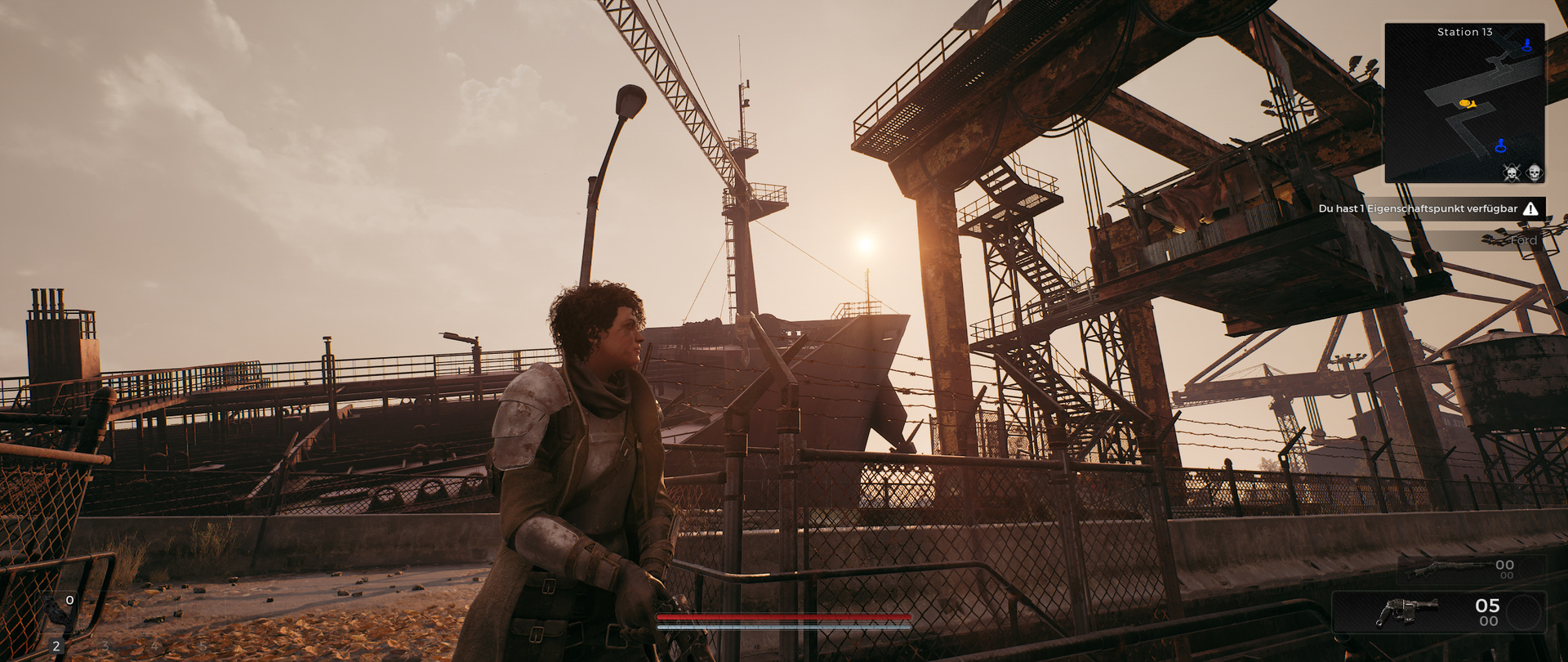
Task: Click the yellow player marker on minimap
Action: pos(1467,104)
